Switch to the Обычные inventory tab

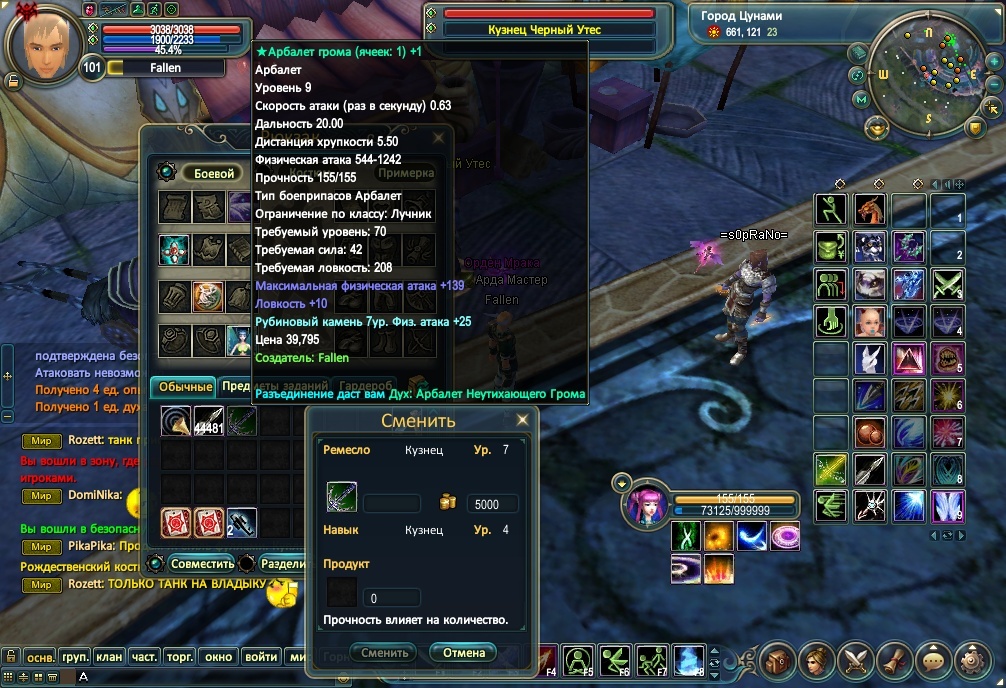pyautogui.click(x=184, y=387)
